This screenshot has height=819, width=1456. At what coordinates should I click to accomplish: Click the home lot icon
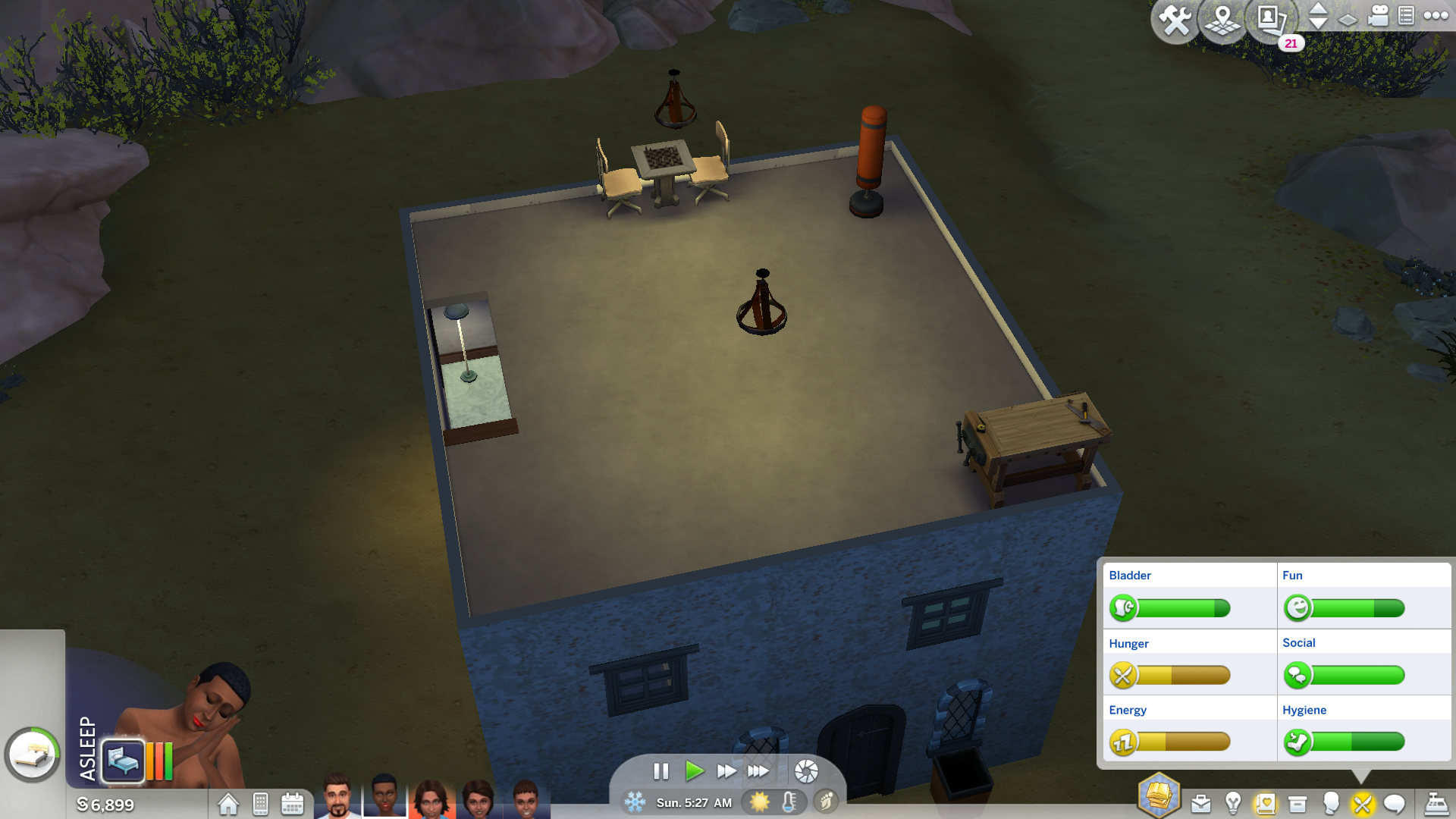(x=228, y=804)
